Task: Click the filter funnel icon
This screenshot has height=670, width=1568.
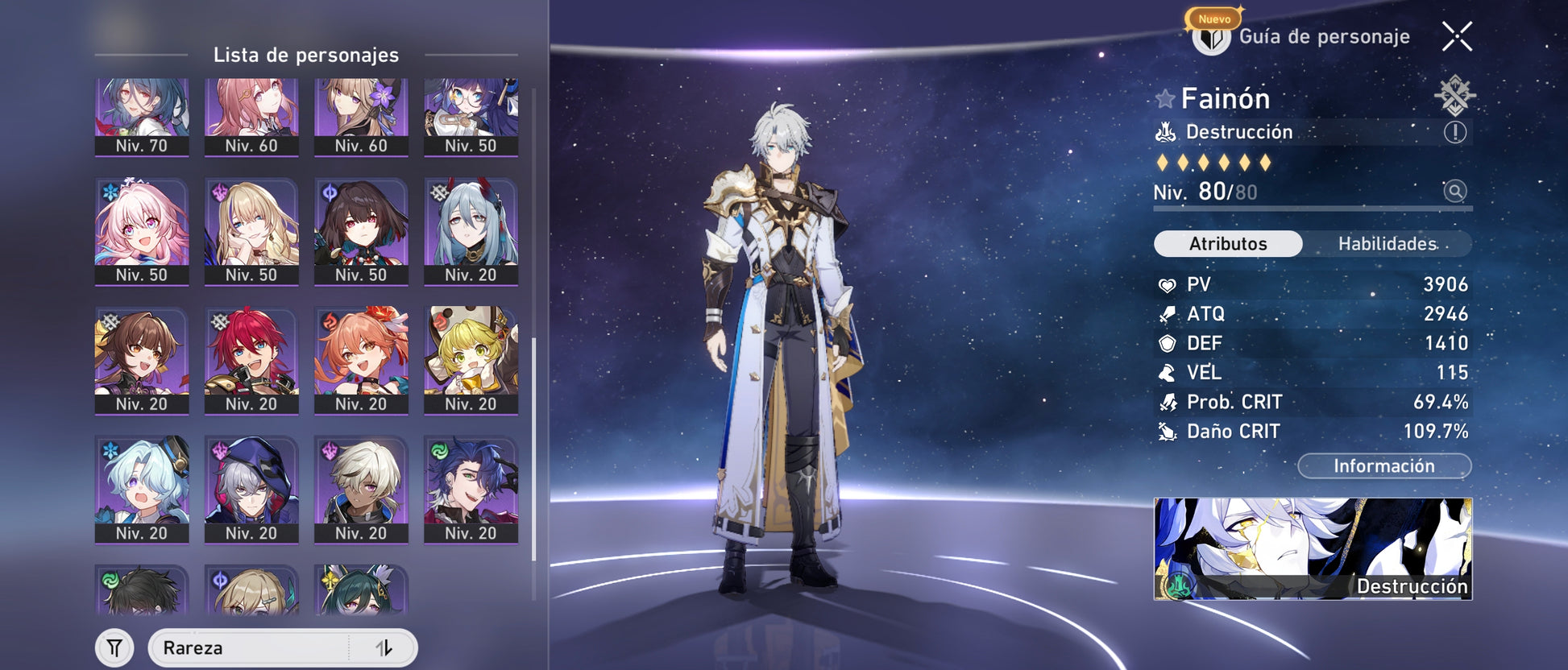Action: click(x=114, y=648)
